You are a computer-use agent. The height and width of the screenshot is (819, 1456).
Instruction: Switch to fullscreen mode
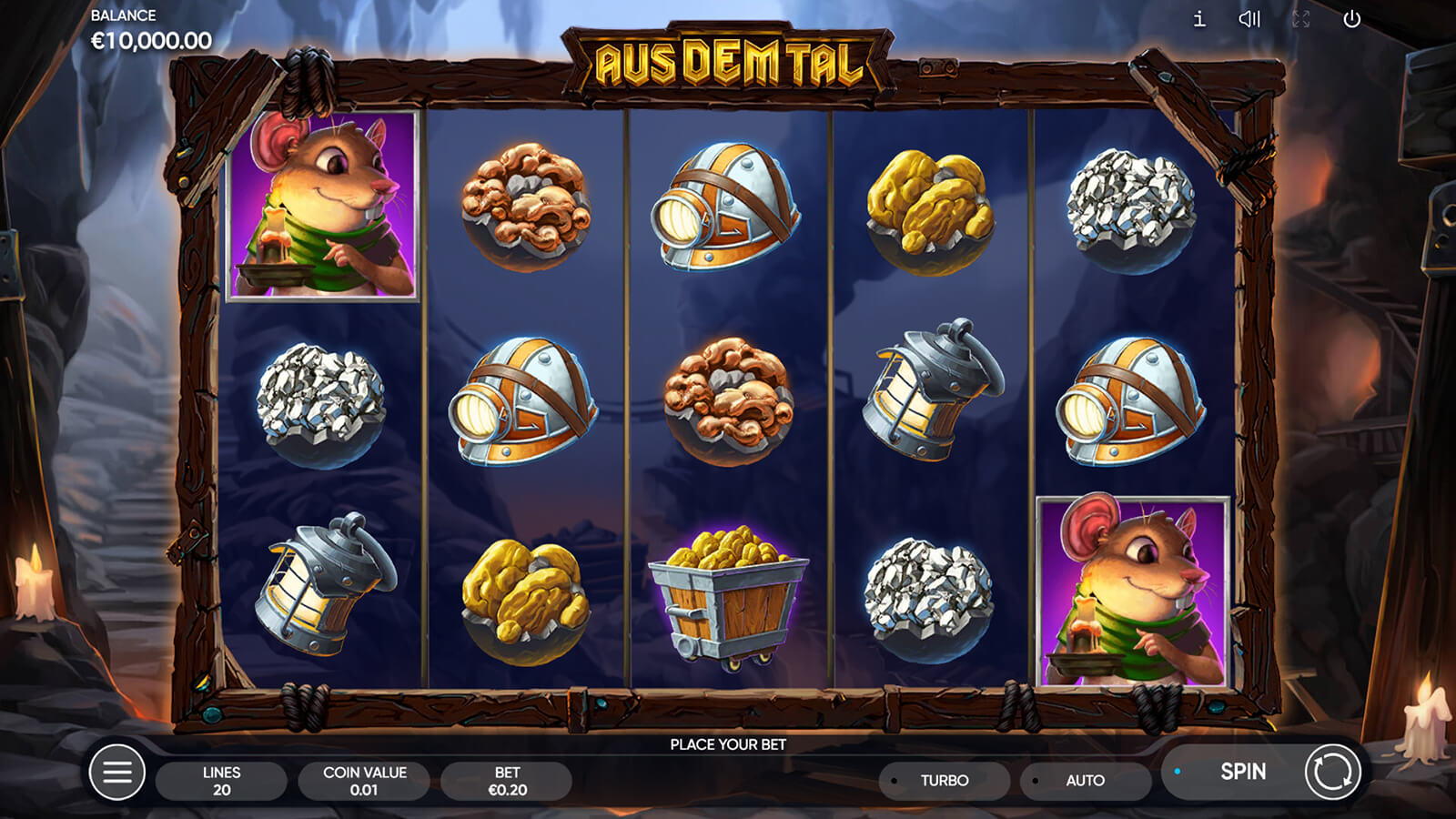click(1301, 19)
